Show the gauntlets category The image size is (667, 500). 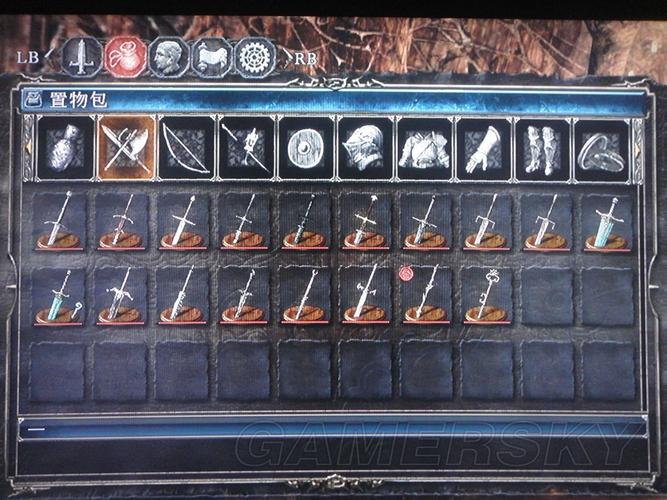[484, 149]
